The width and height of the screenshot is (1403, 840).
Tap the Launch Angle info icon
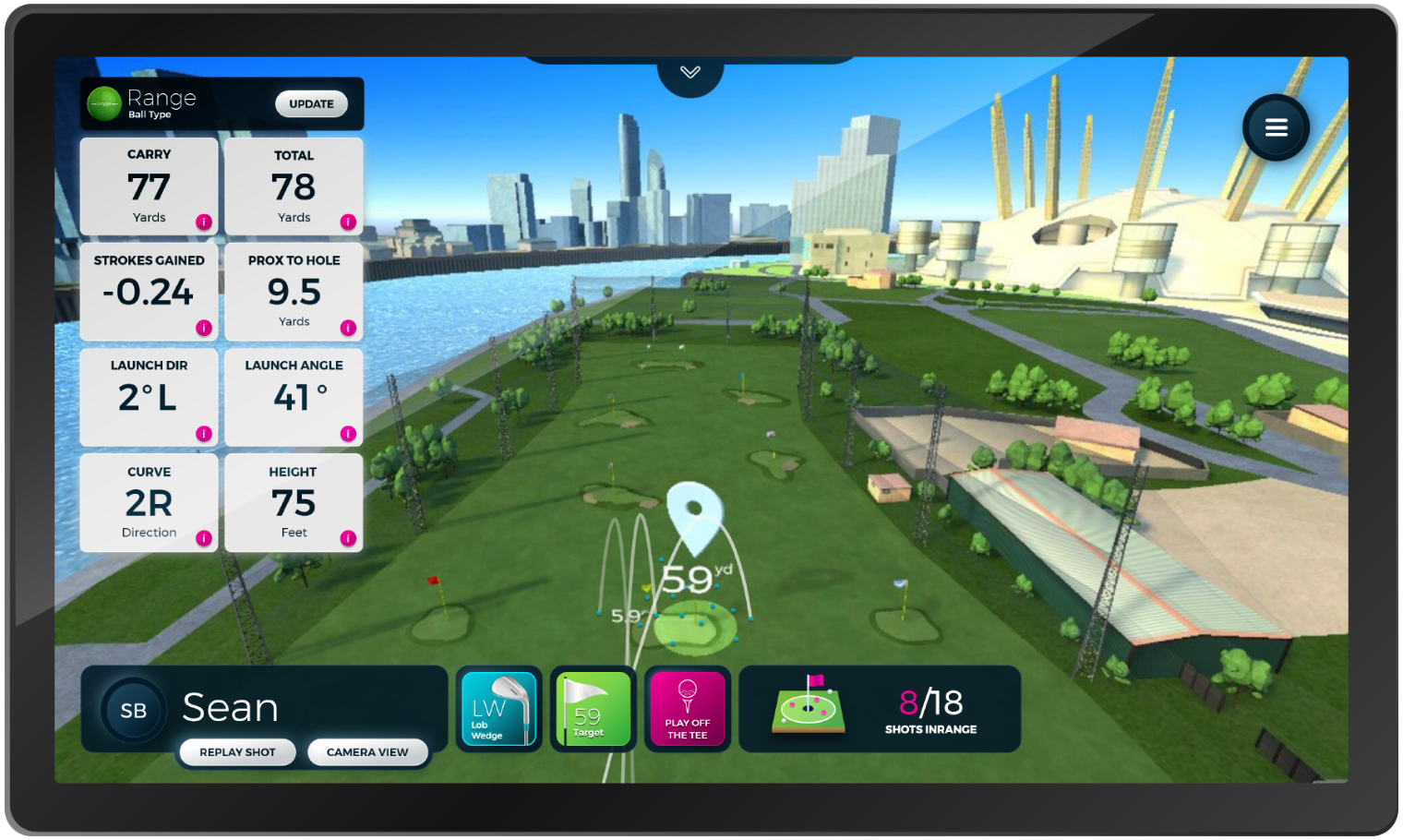point(347,432)
